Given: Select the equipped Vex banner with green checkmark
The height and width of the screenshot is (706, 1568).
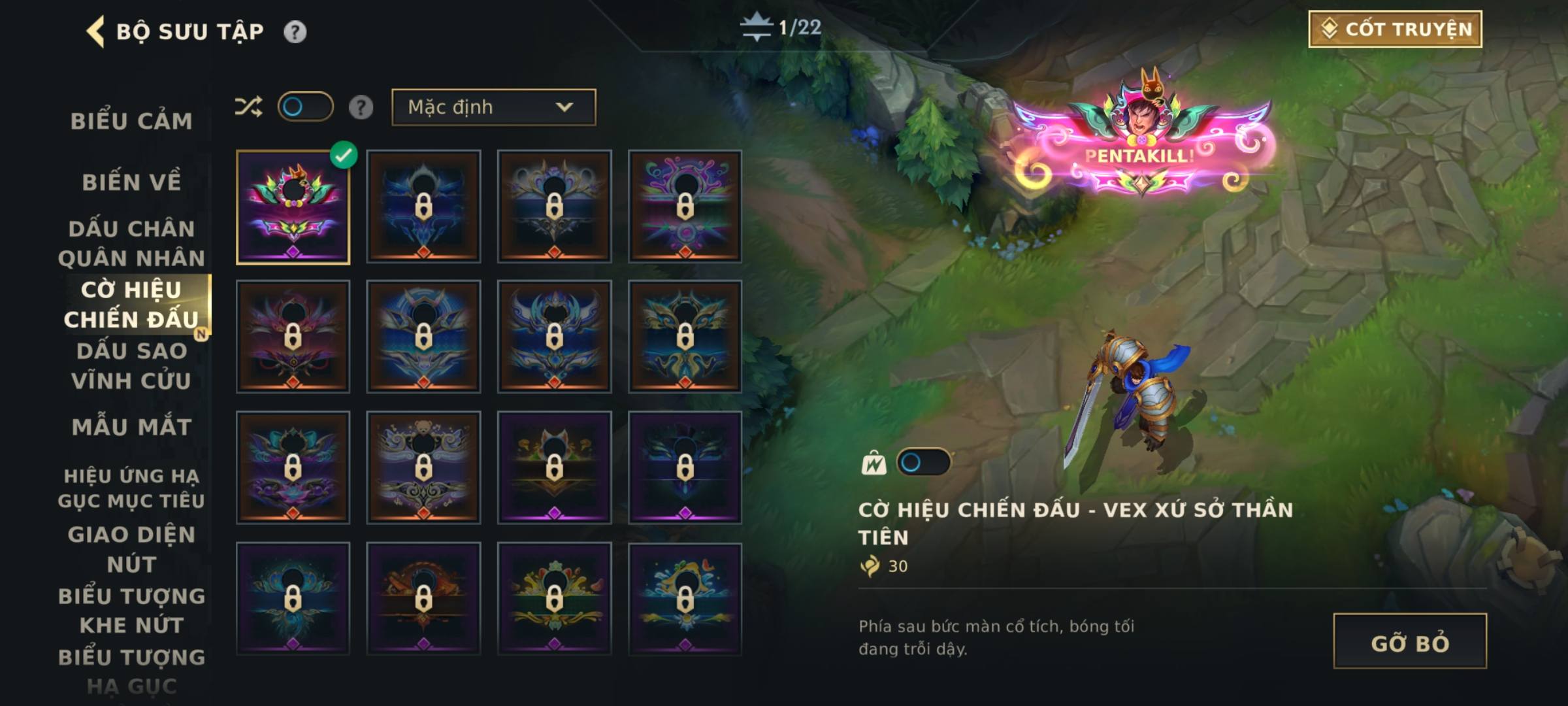Looking at the screenshot, I should [293, 207].
